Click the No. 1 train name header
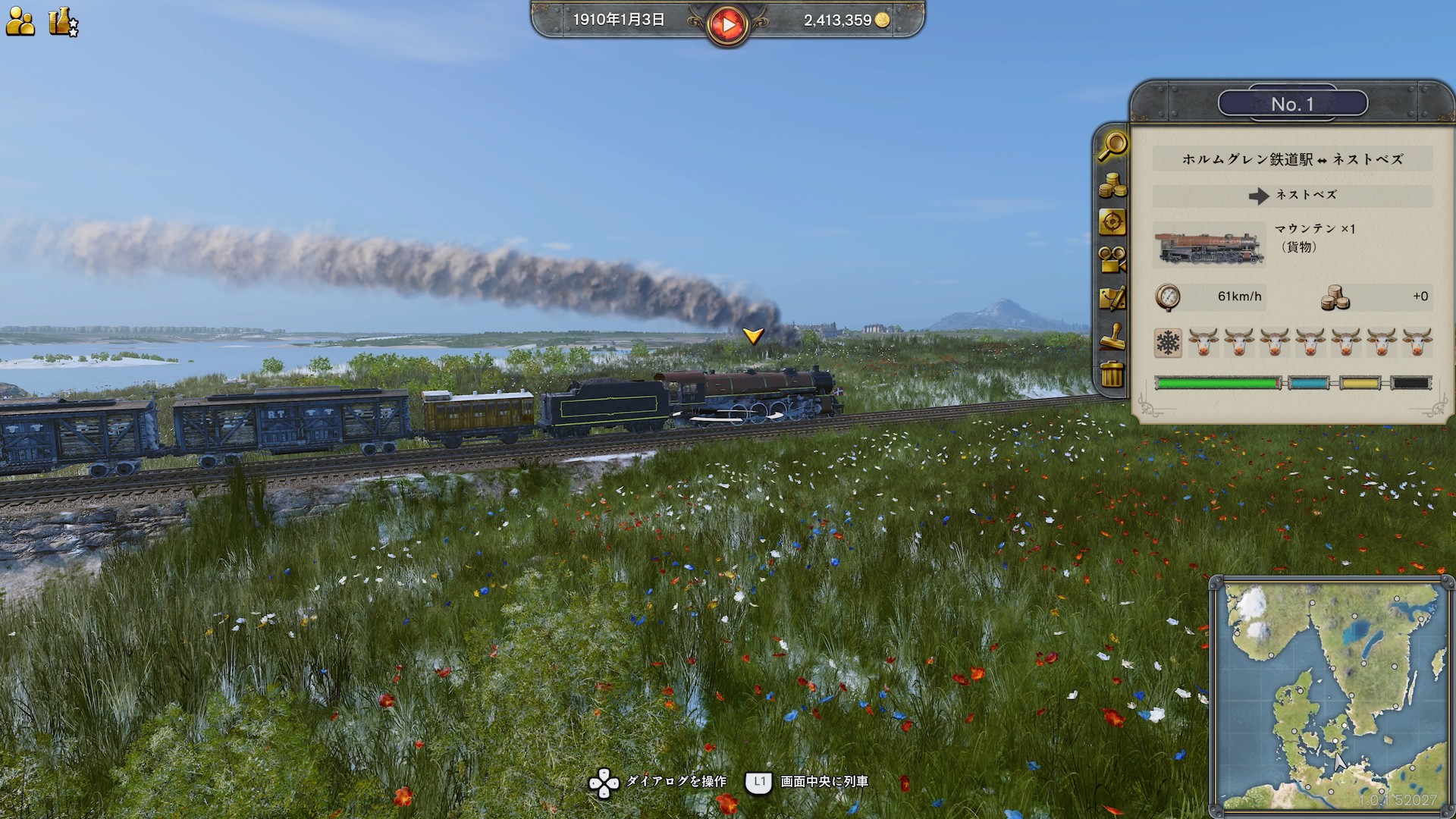Viewport: 1456px width, 819px height. point(1292,104)
